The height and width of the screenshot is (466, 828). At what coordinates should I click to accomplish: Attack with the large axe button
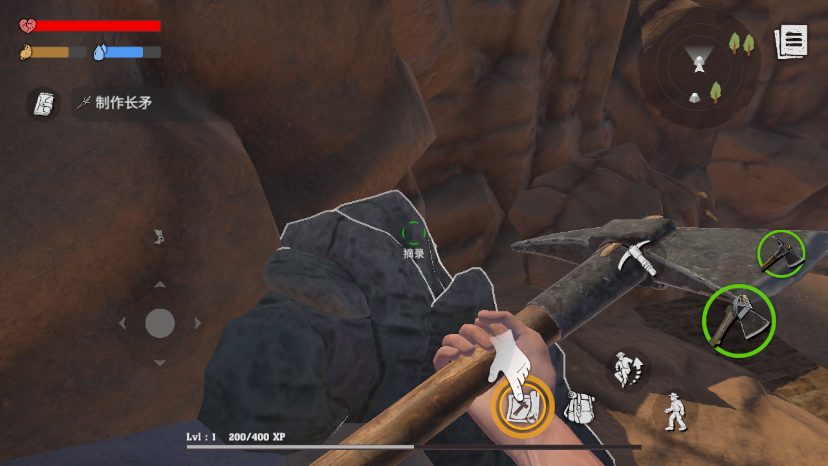pyautogui.click(x=739, y=320)
